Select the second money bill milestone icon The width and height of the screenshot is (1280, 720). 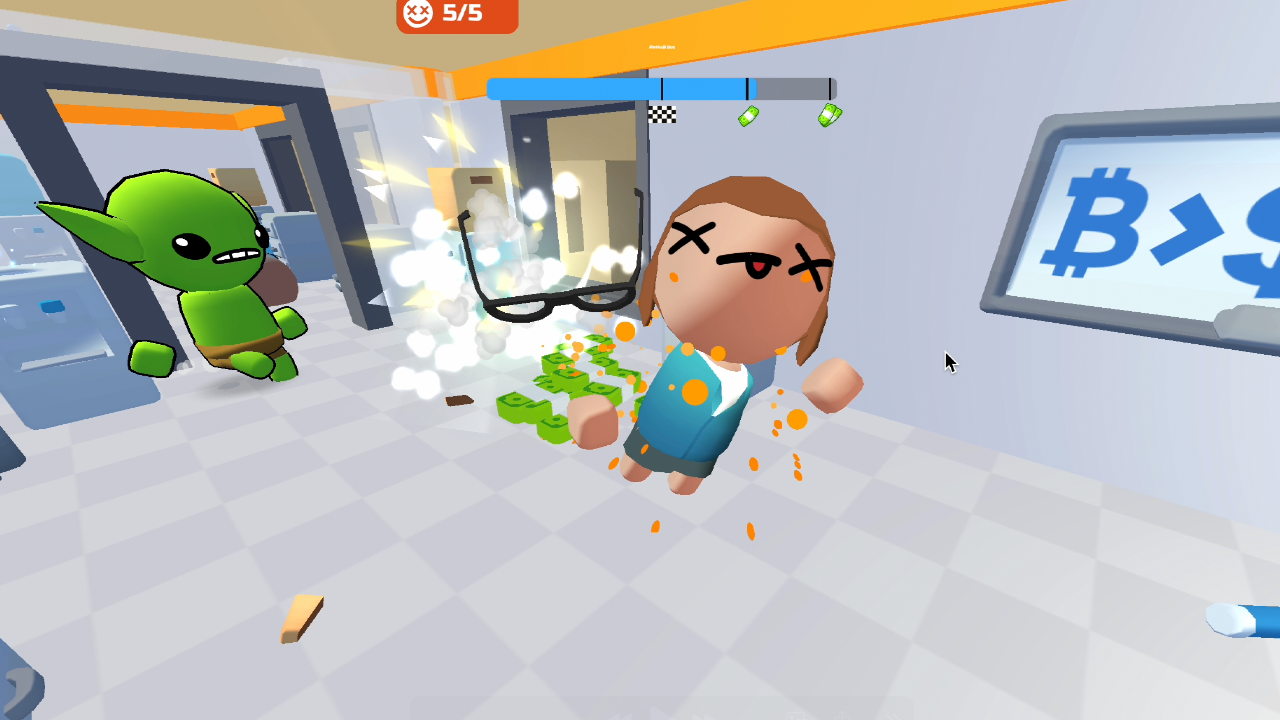tap(828, 113)
